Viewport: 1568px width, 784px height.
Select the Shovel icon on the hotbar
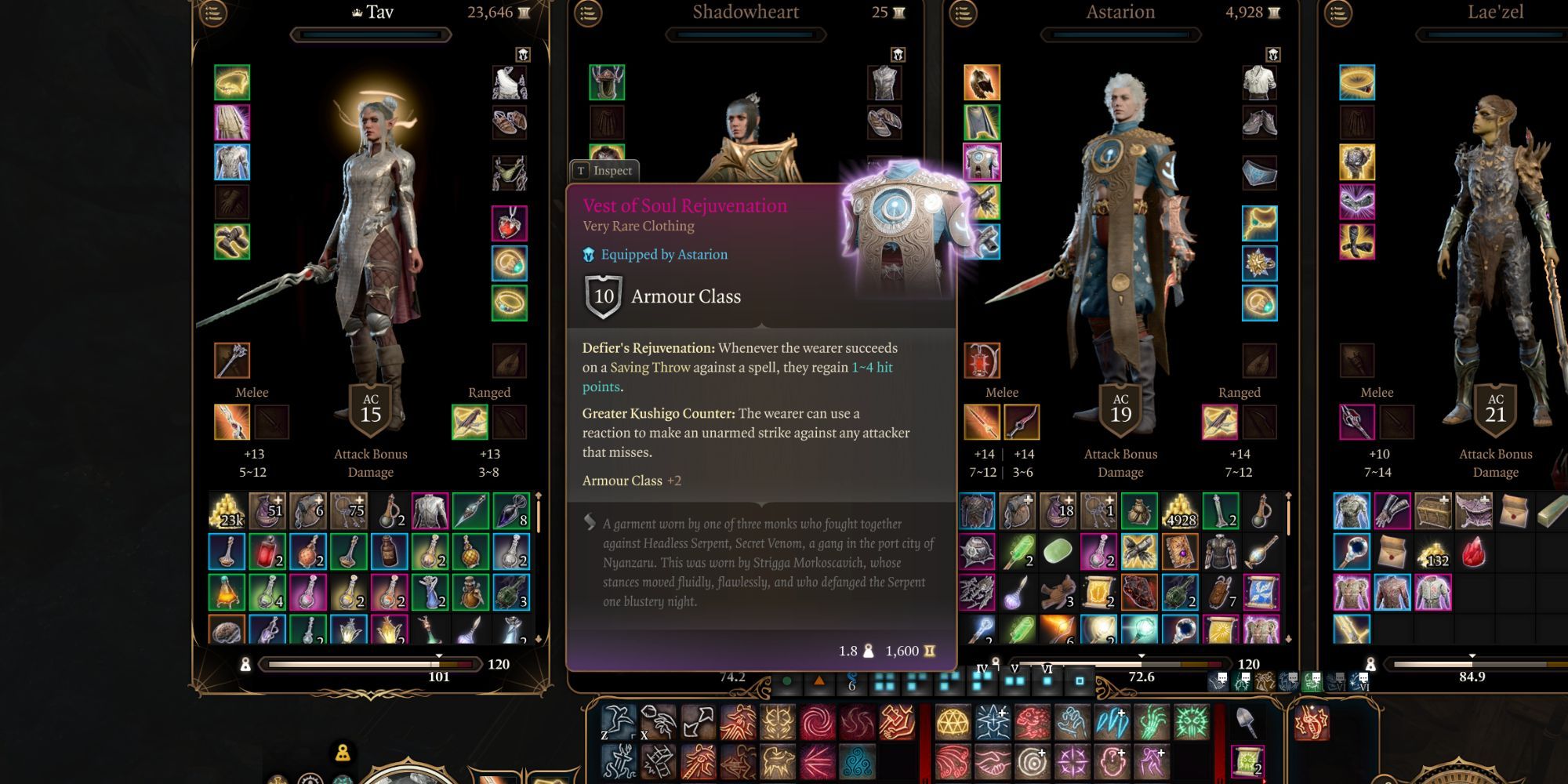click(x=1248, y=721)
